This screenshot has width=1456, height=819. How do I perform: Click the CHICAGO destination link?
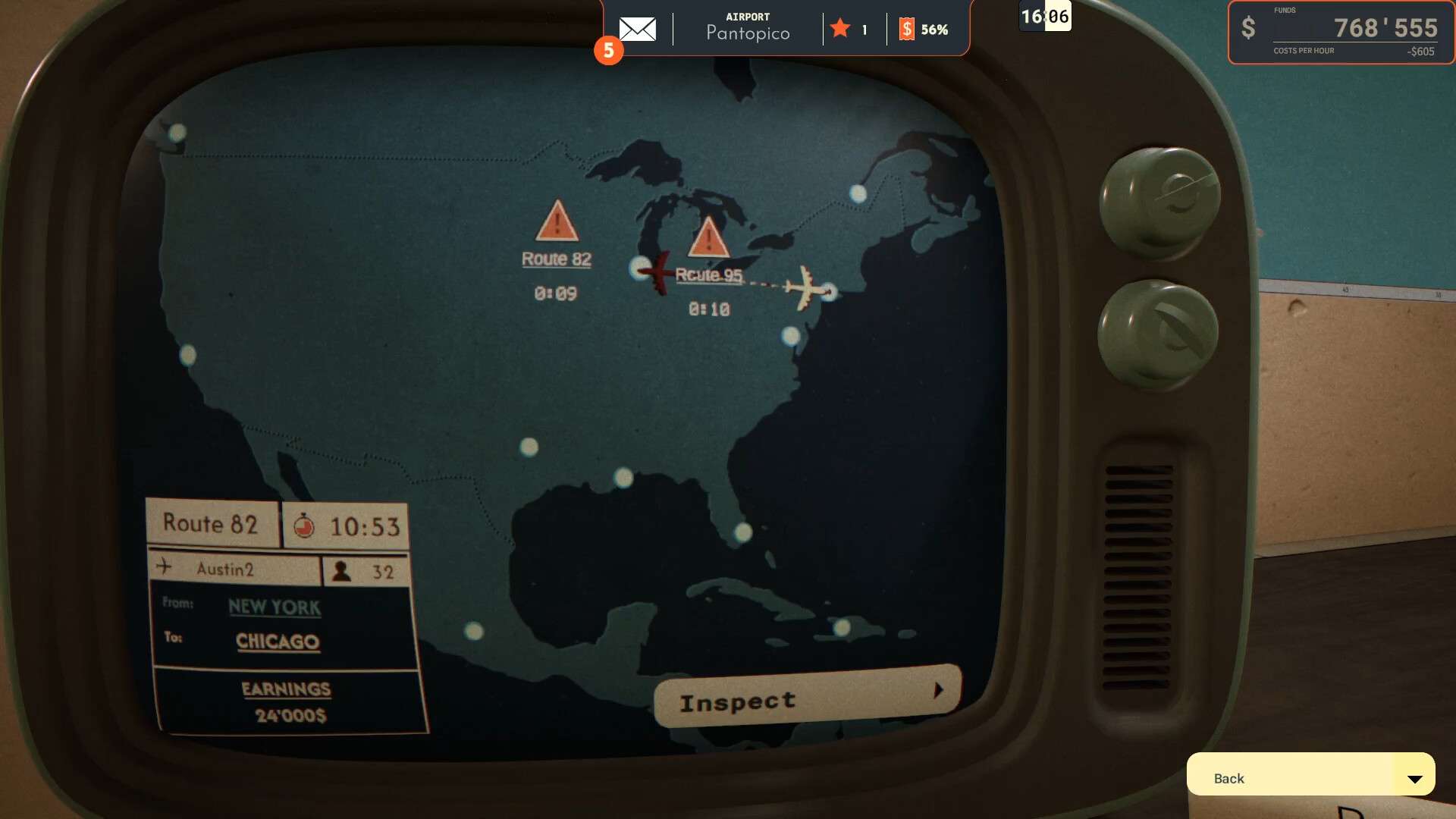pyautogui.click(x=278, y=642)
